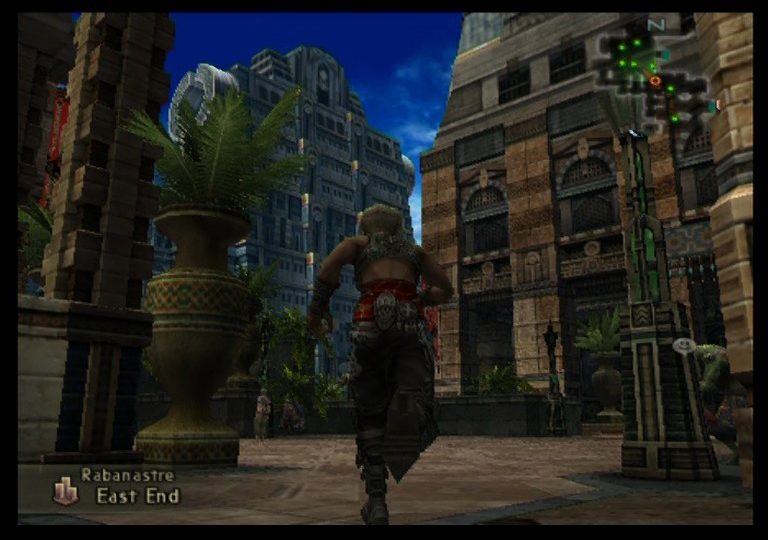768x540 pixels.
Task: Open the minimap overlay
Action: pos(653,75)
